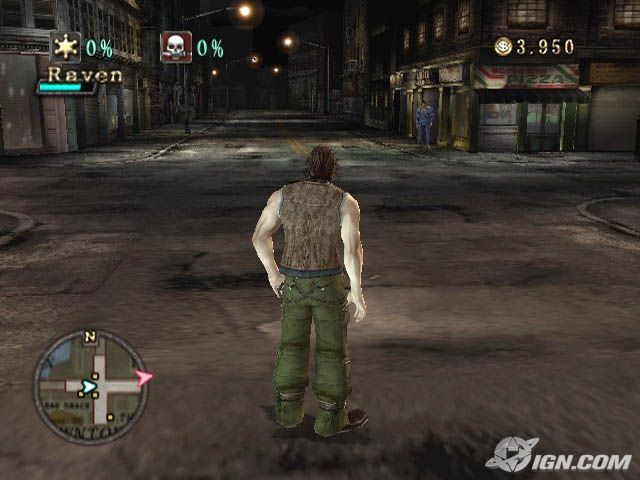Click the red skull gang icon
The width and height of the screenshot is (640, 480).
click(176, 47)
